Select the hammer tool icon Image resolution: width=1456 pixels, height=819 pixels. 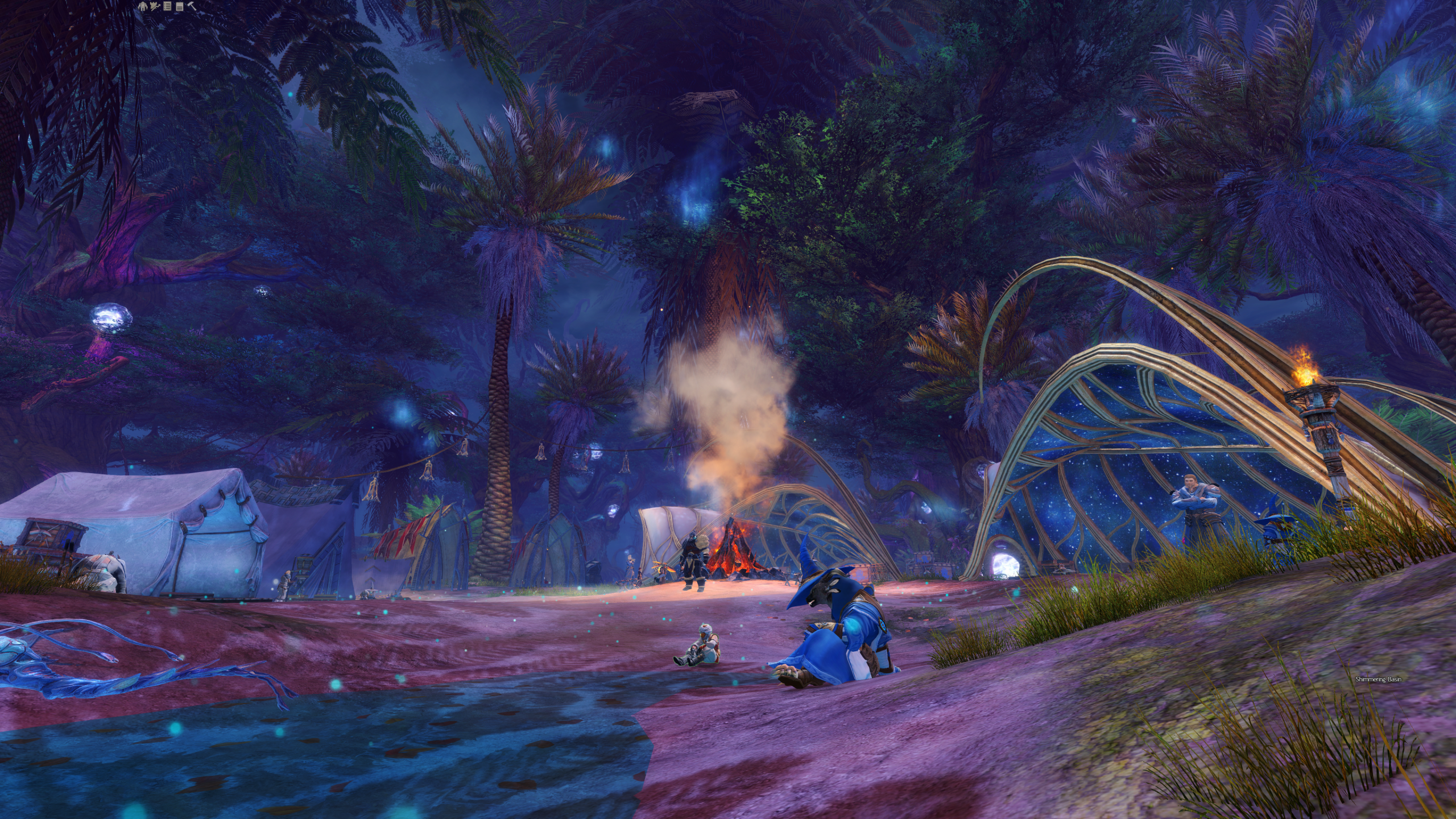pos(192,6)
